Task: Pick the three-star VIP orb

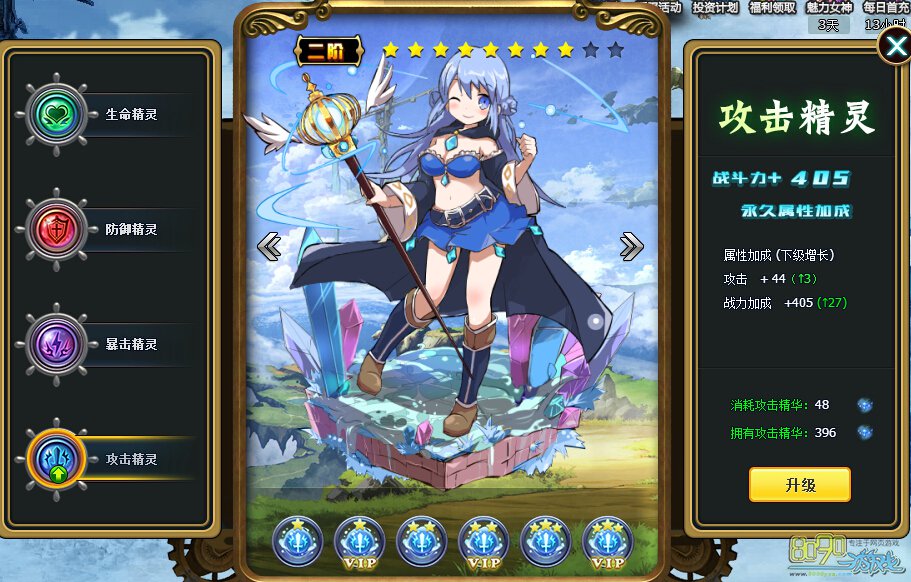Action: (x=607, y=540)
